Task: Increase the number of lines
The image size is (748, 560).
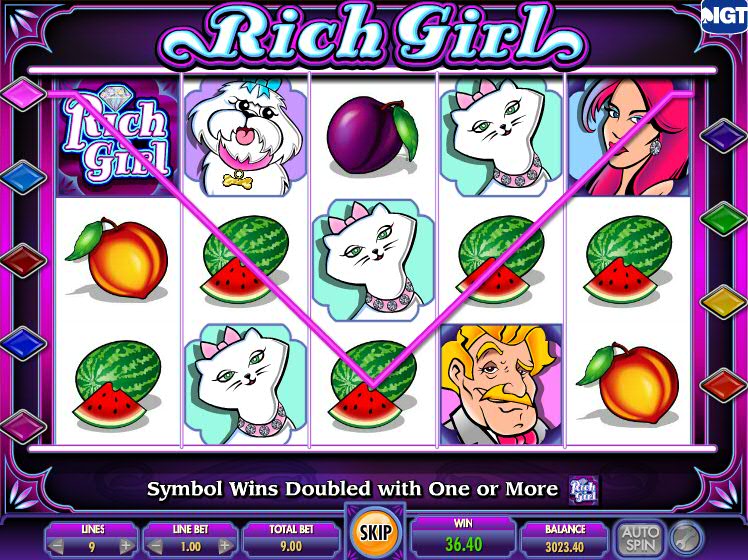Action: coord(126,546)
